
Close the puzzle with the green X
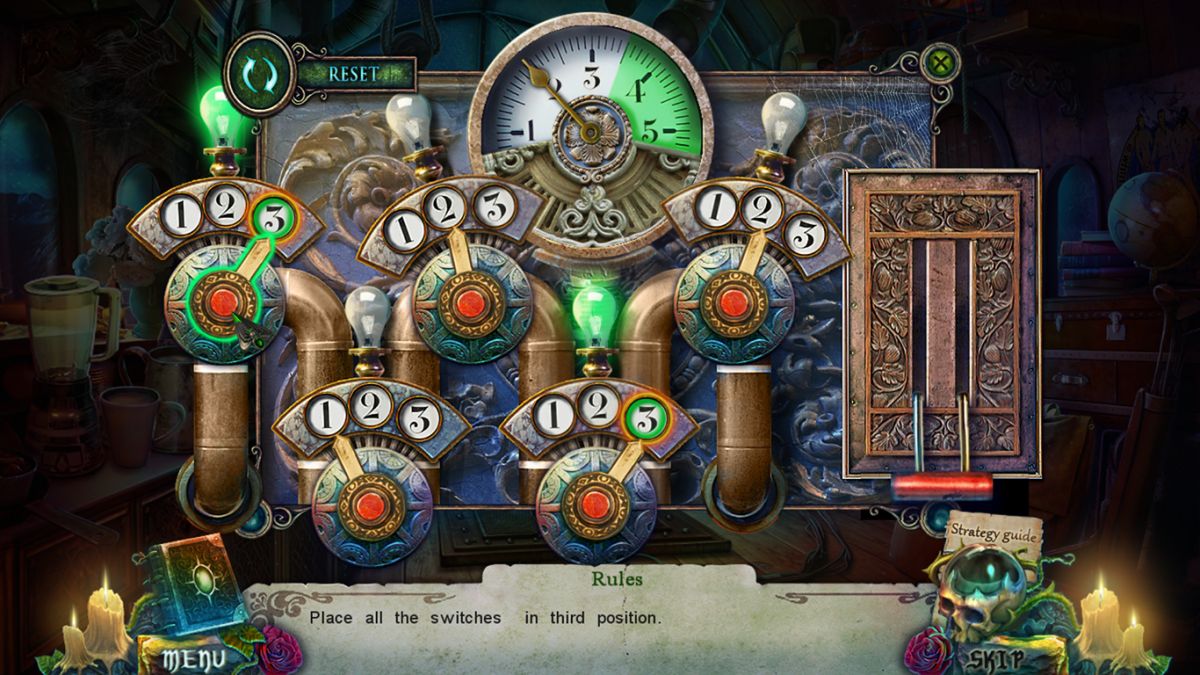[x=939, y=64]
